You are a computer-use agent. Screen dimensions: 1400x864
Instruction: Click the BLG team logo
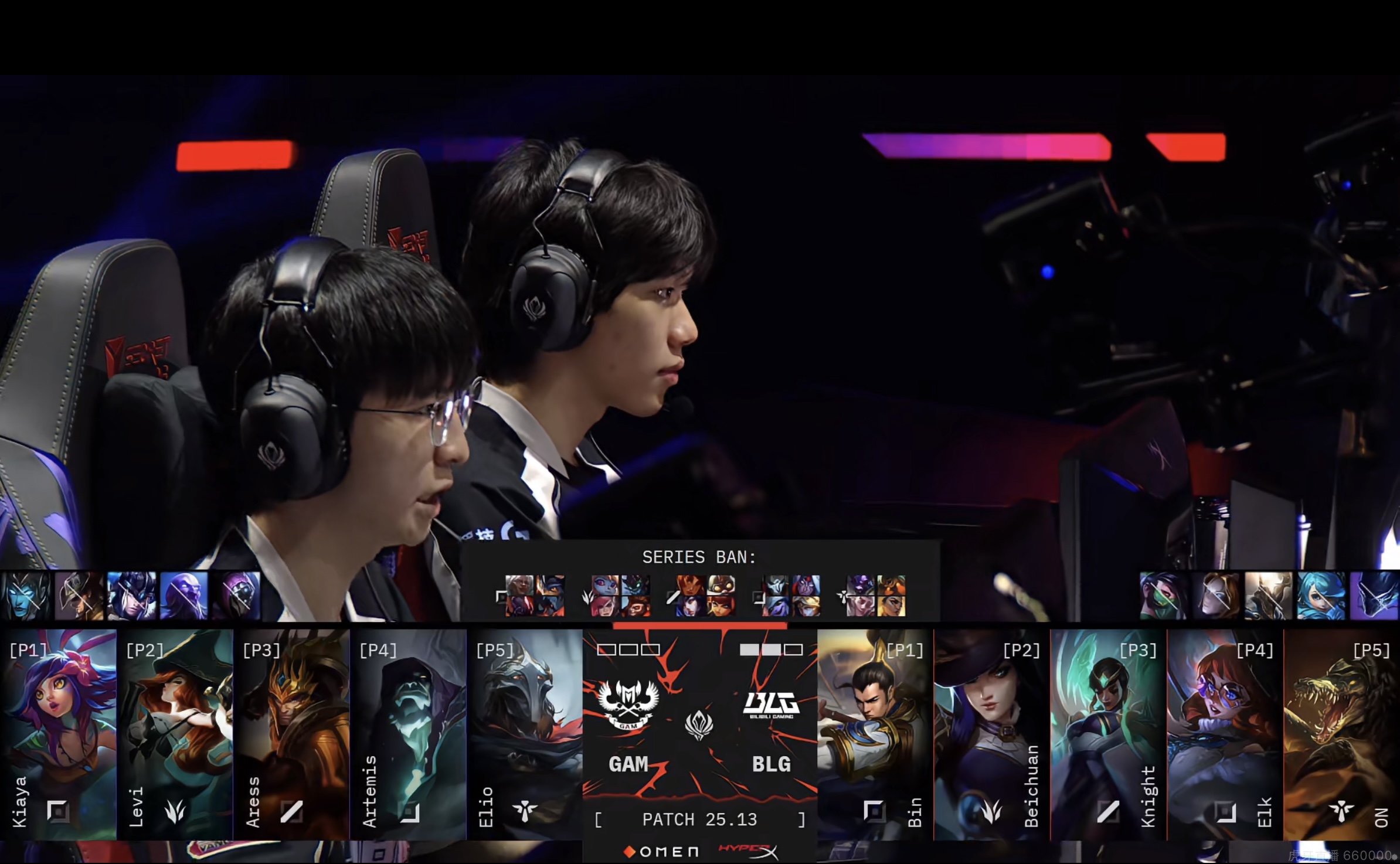[771, 705]
